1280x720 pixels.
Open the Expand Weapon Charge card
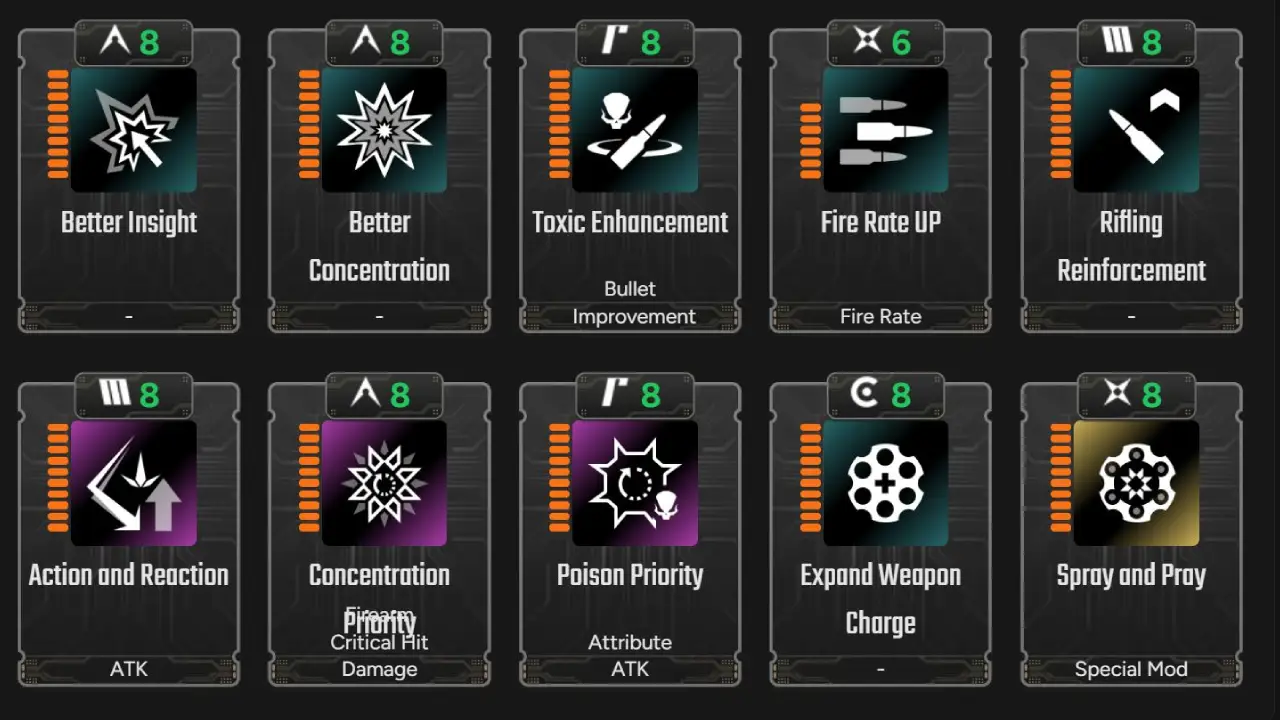point(880,530)
